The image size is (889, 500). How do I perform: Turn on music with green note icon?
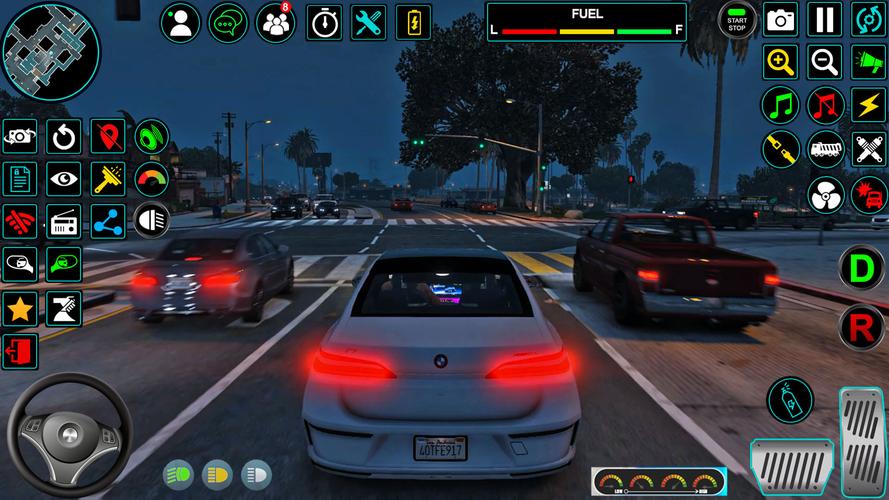780,105
